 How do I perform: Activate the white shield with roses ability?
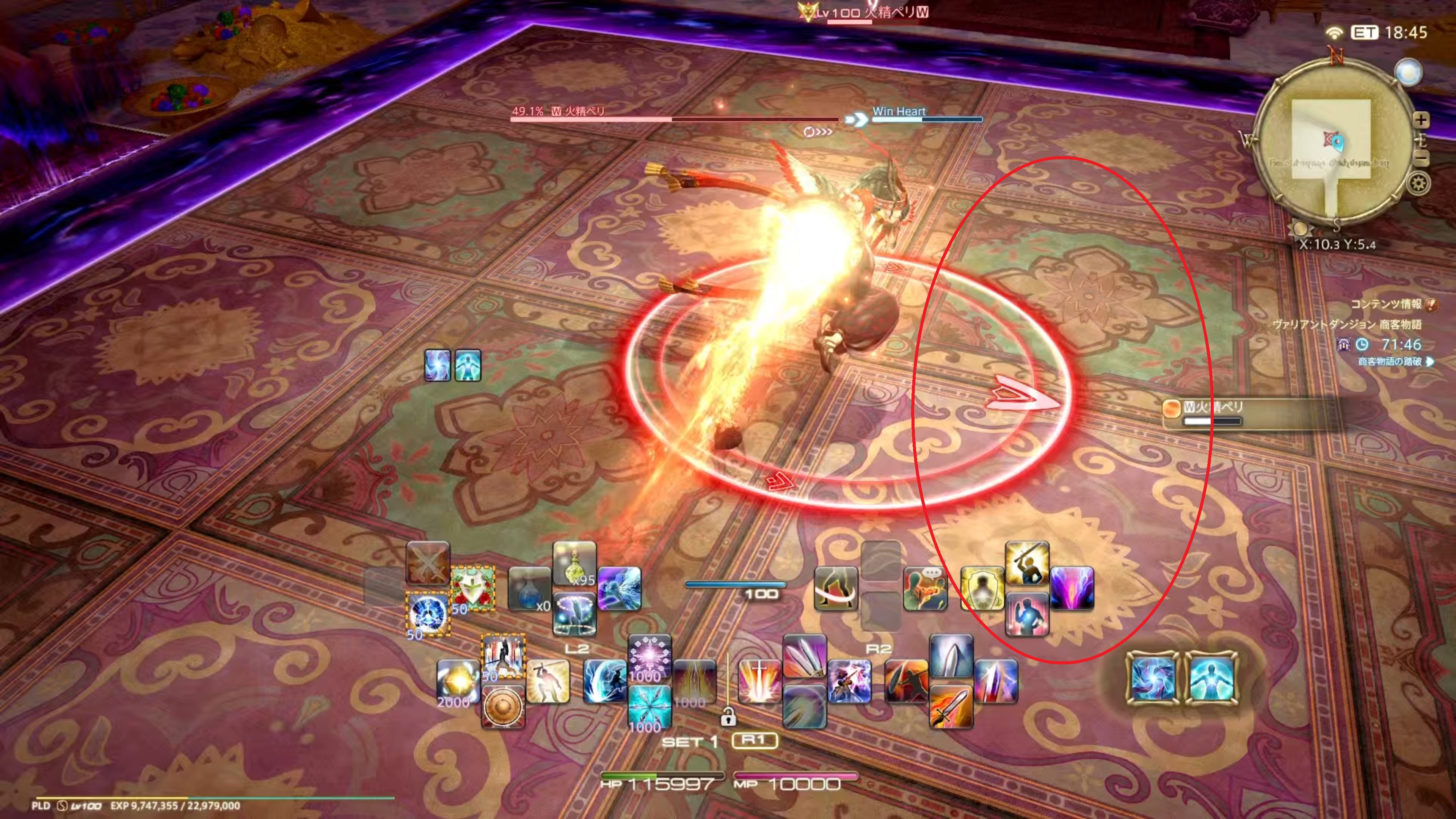(472, 588)
